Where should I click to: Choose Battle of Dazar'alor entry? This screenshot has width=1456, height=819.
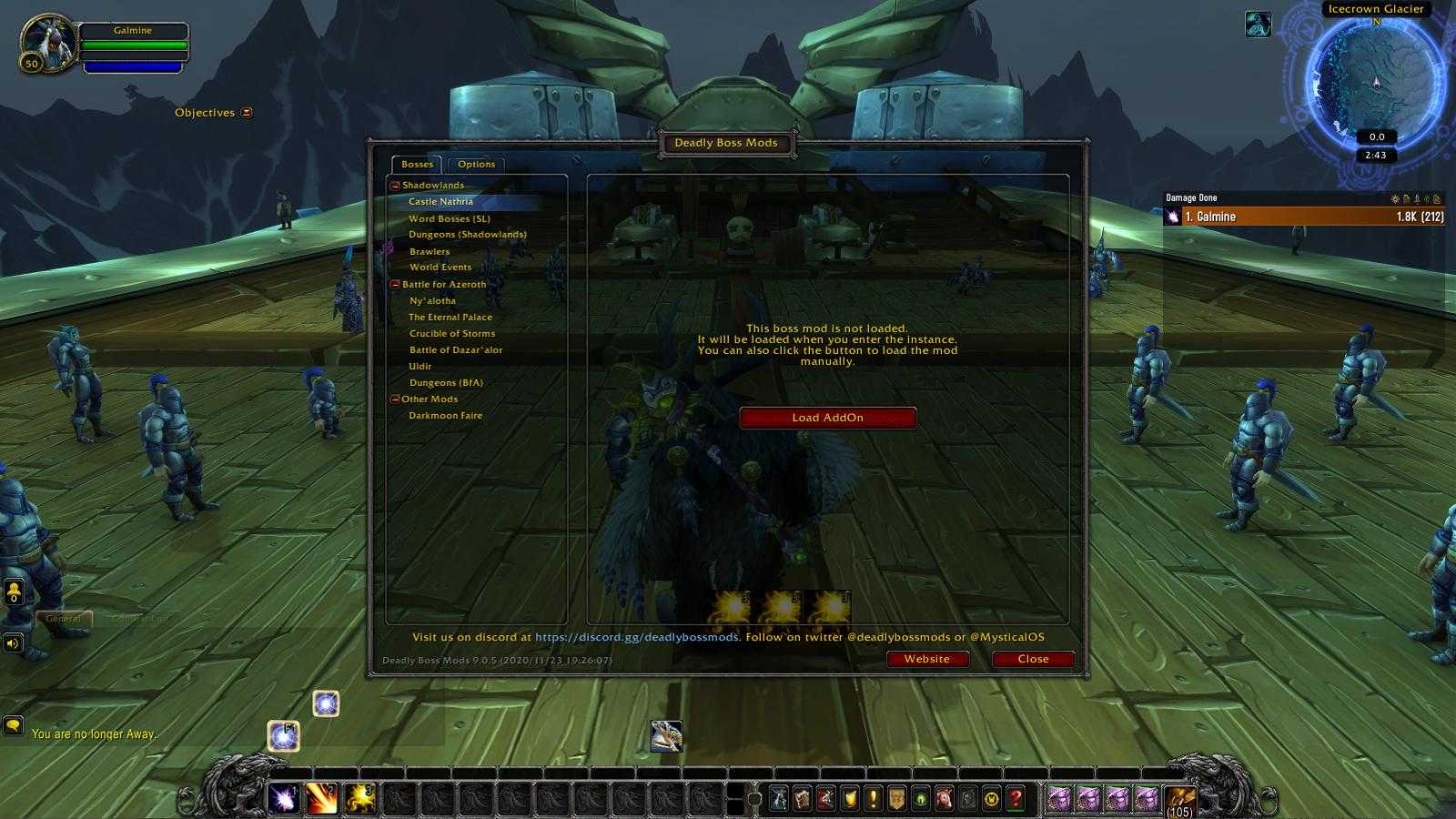coord(456,349)
